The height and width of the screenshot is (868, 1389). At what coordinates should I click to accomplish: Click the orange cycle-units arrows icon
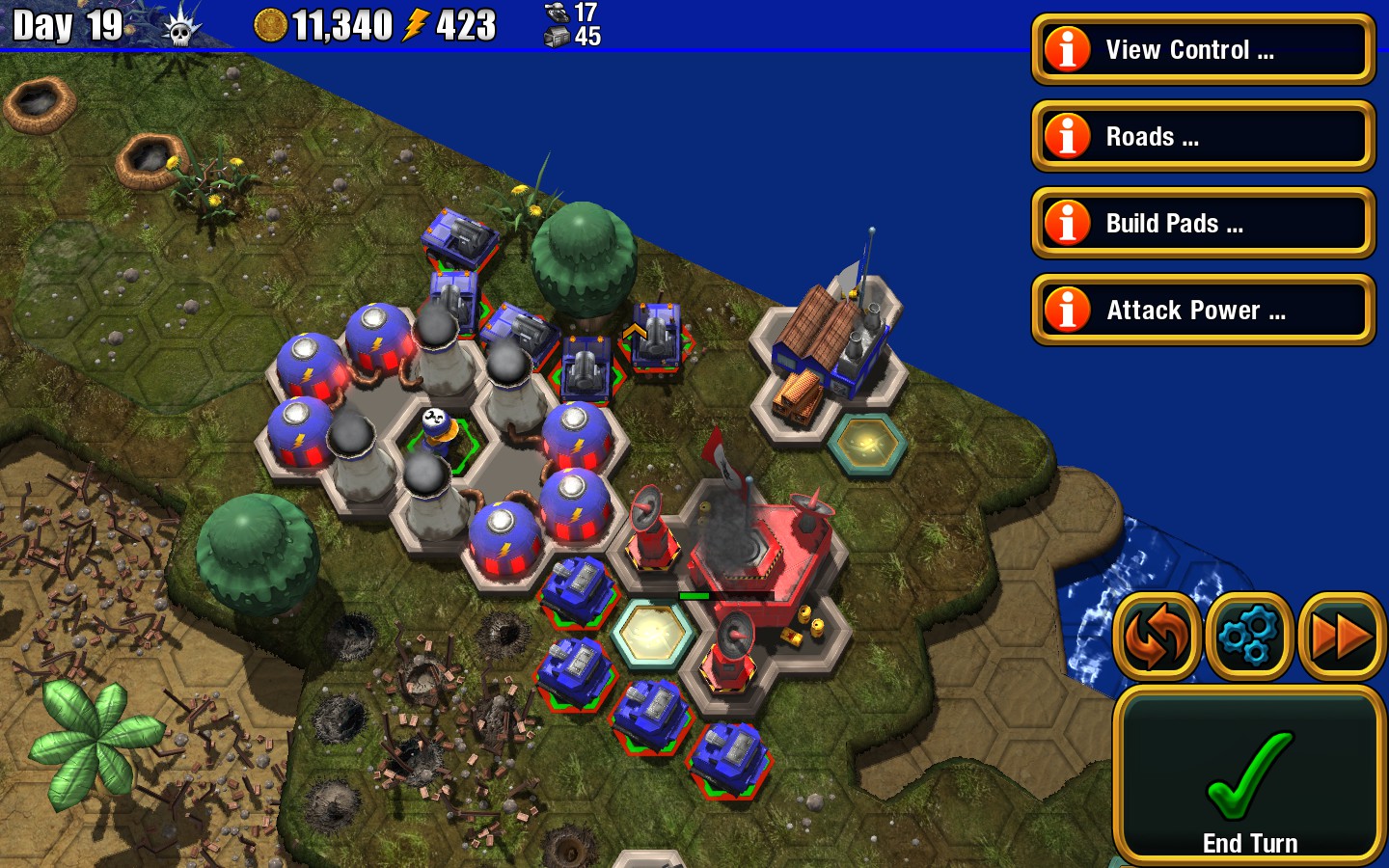coord(1157,635)
